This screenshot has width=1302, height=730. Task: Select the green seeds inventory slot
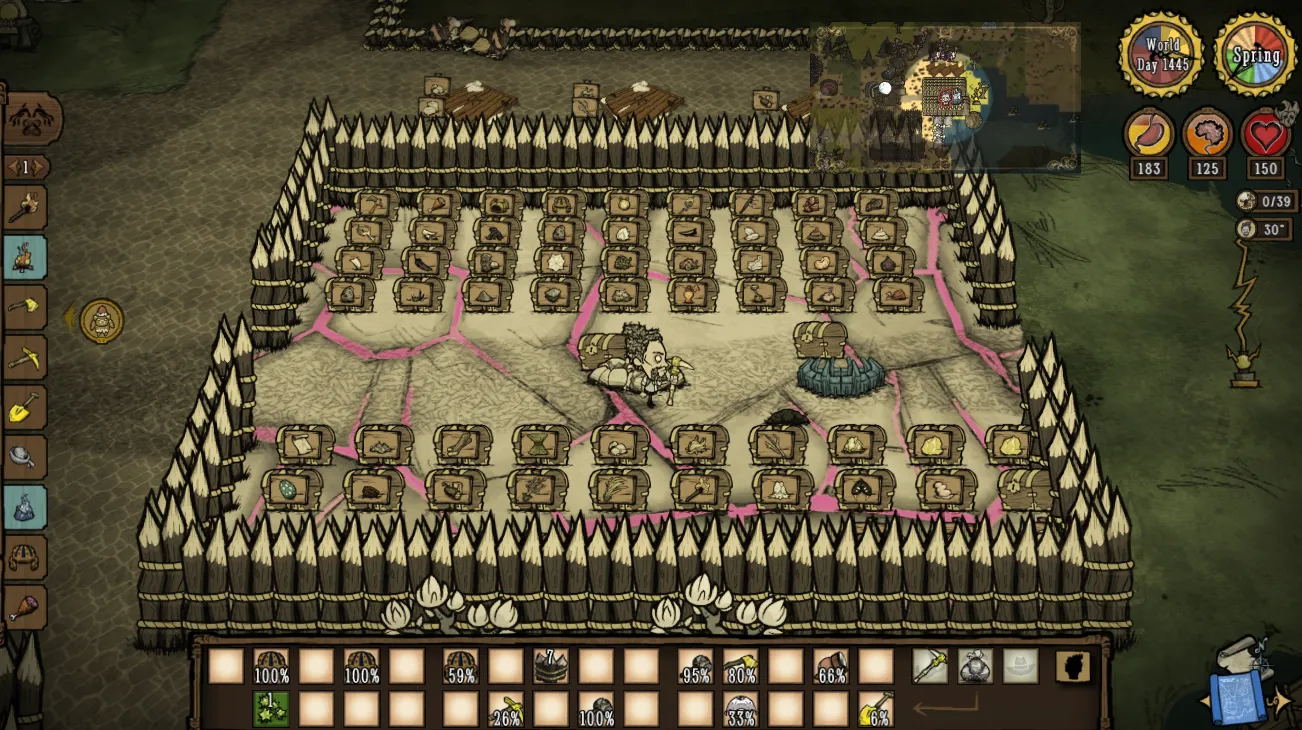coord(270,708)
